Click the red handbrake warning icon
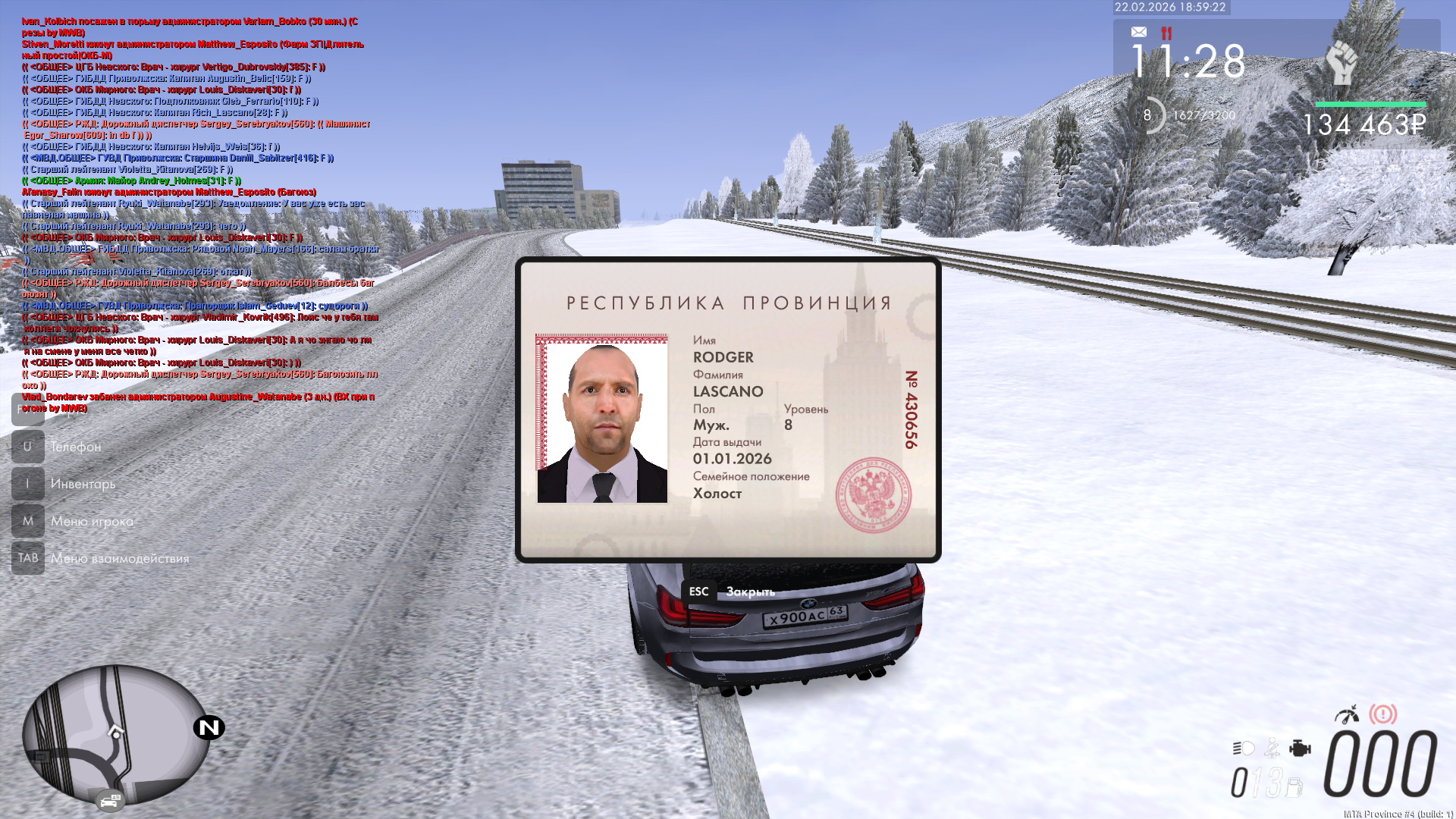The image size is (1456, 819). 1382,714
